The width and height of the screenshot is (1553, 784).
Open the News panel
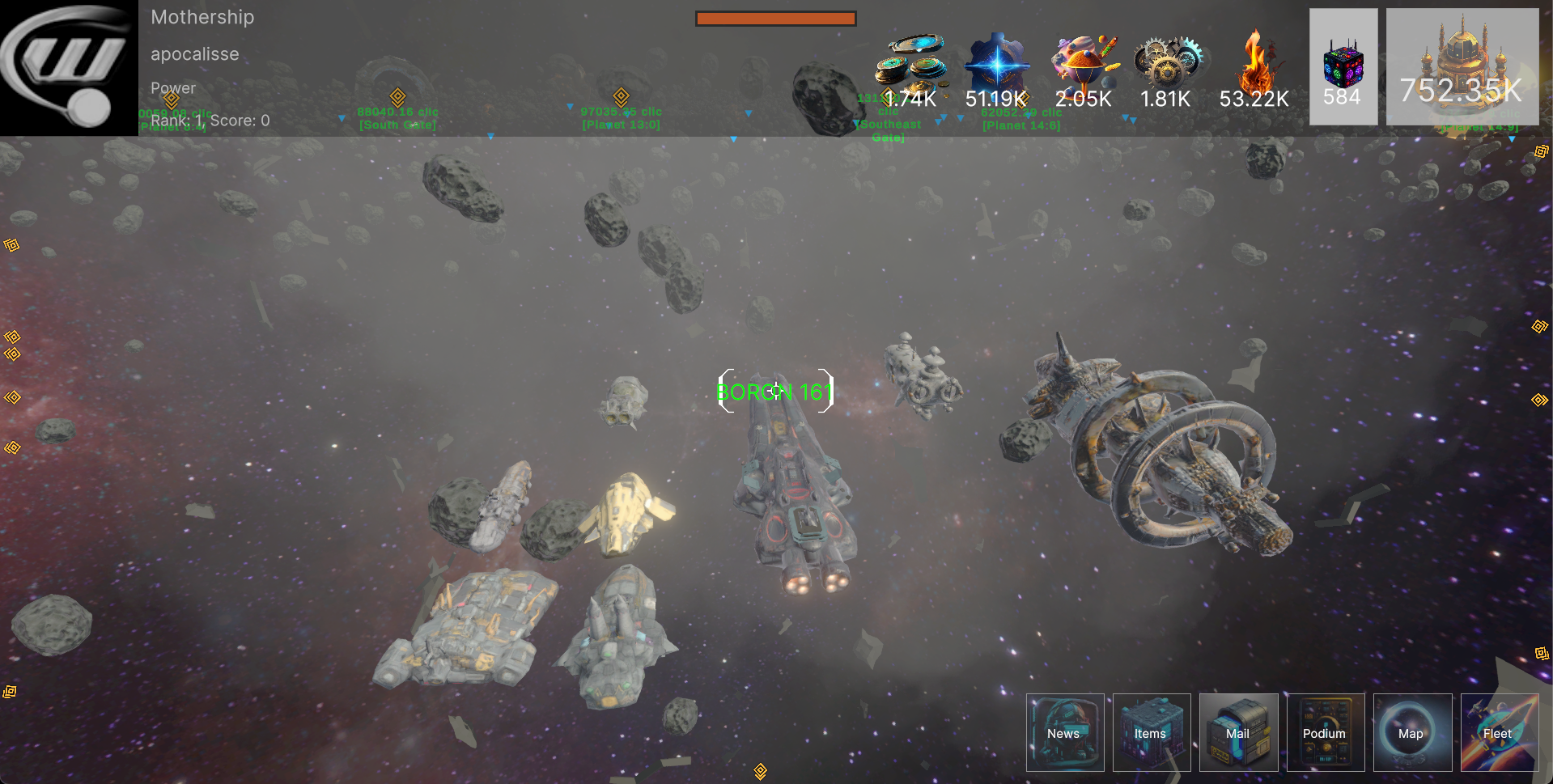click(x=1064, y=732)
